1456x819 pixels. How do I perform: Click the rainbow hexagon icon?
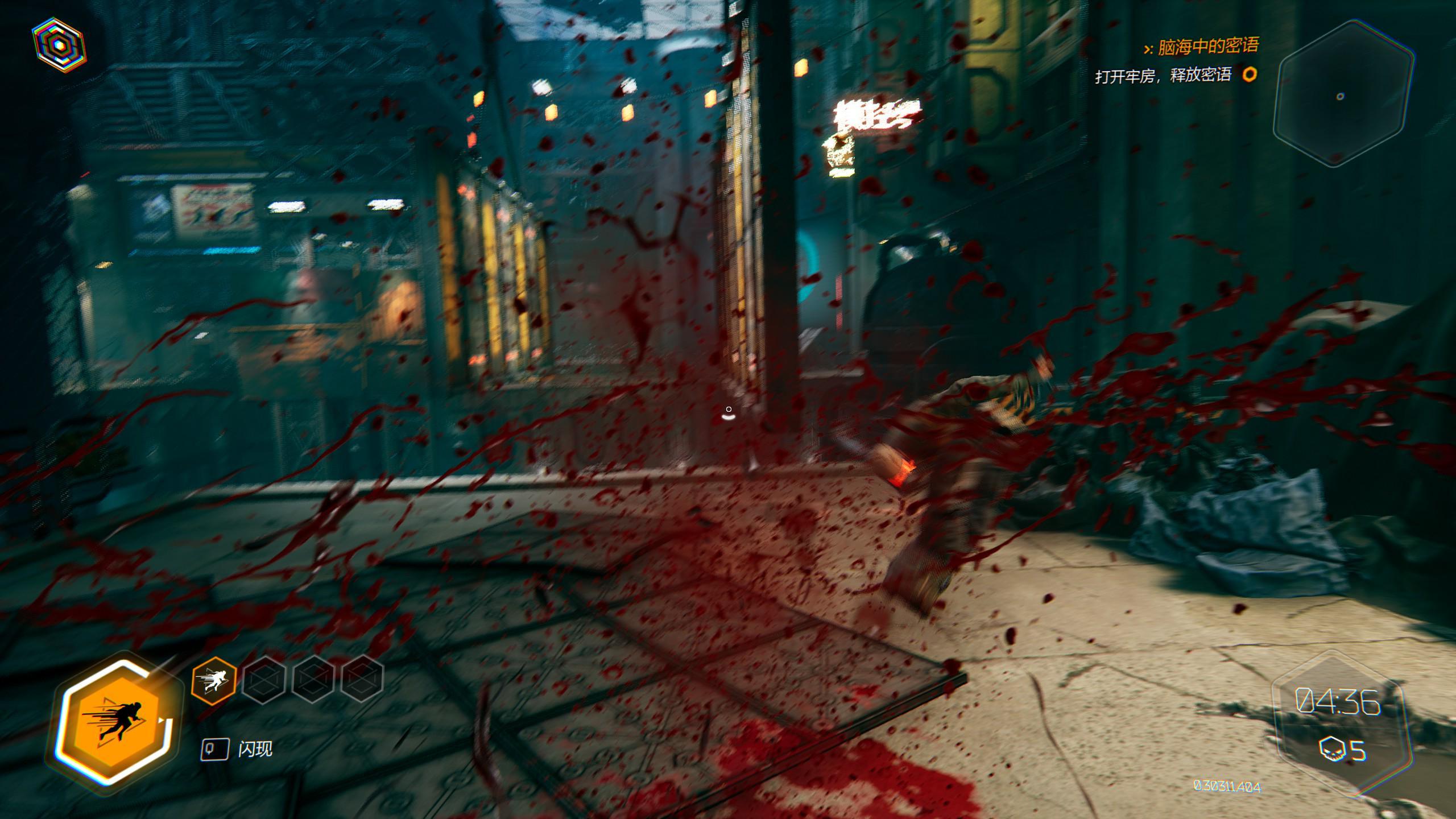coord(58,45)
